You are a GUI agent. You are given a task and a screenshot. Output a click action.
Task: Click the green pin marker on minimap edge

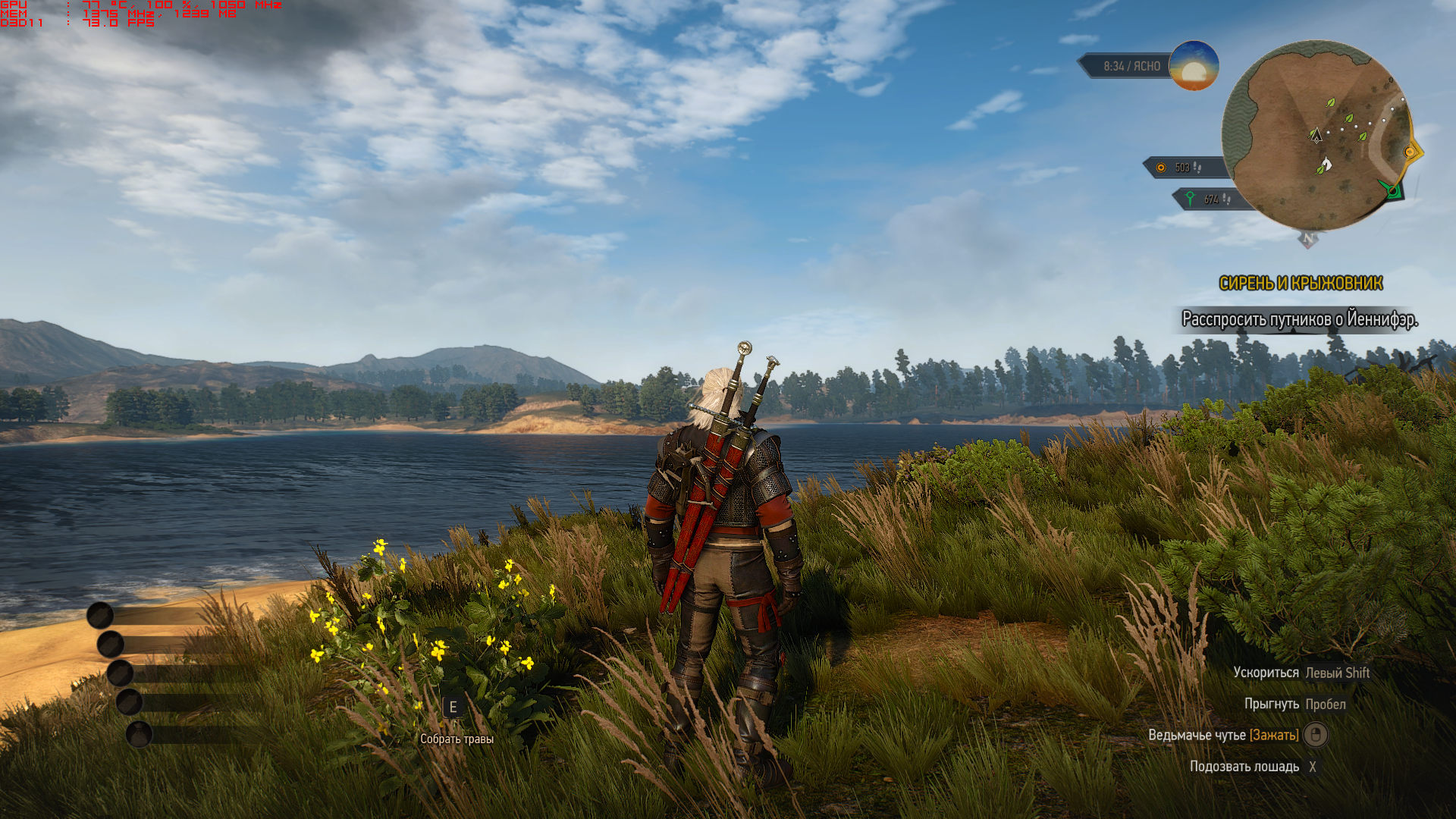[1392, 190]
